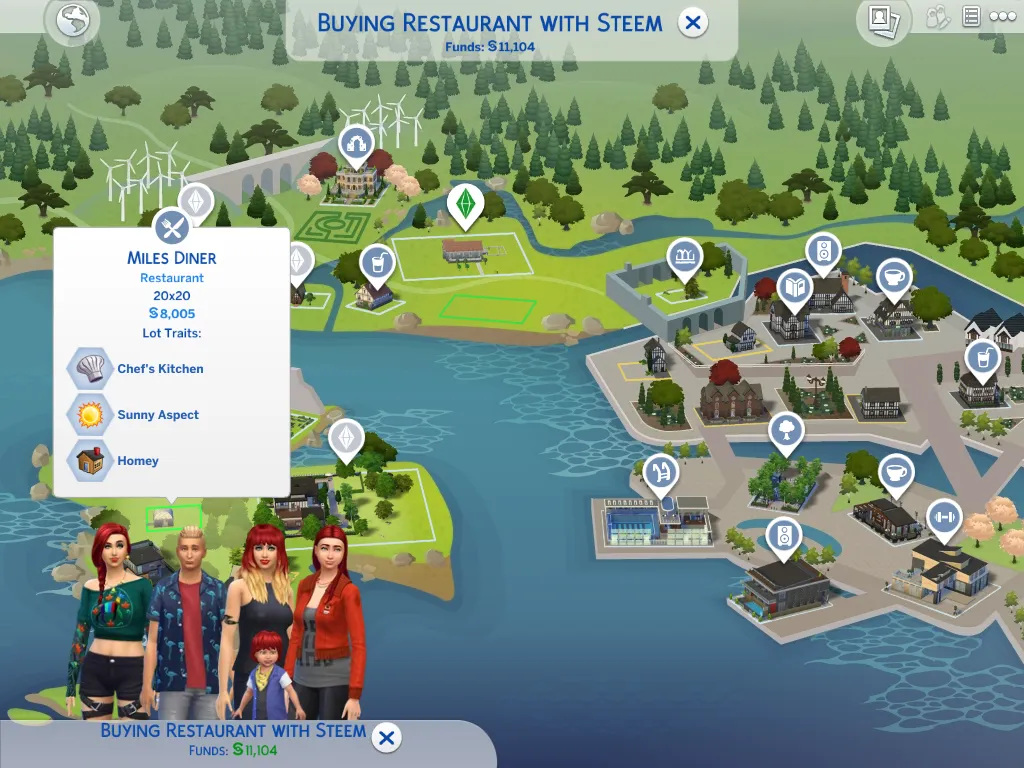Cancel buying with the bottom banner X
This screenshot has width=1024, height=768.
pyautogui.click(x=386, y=739)
